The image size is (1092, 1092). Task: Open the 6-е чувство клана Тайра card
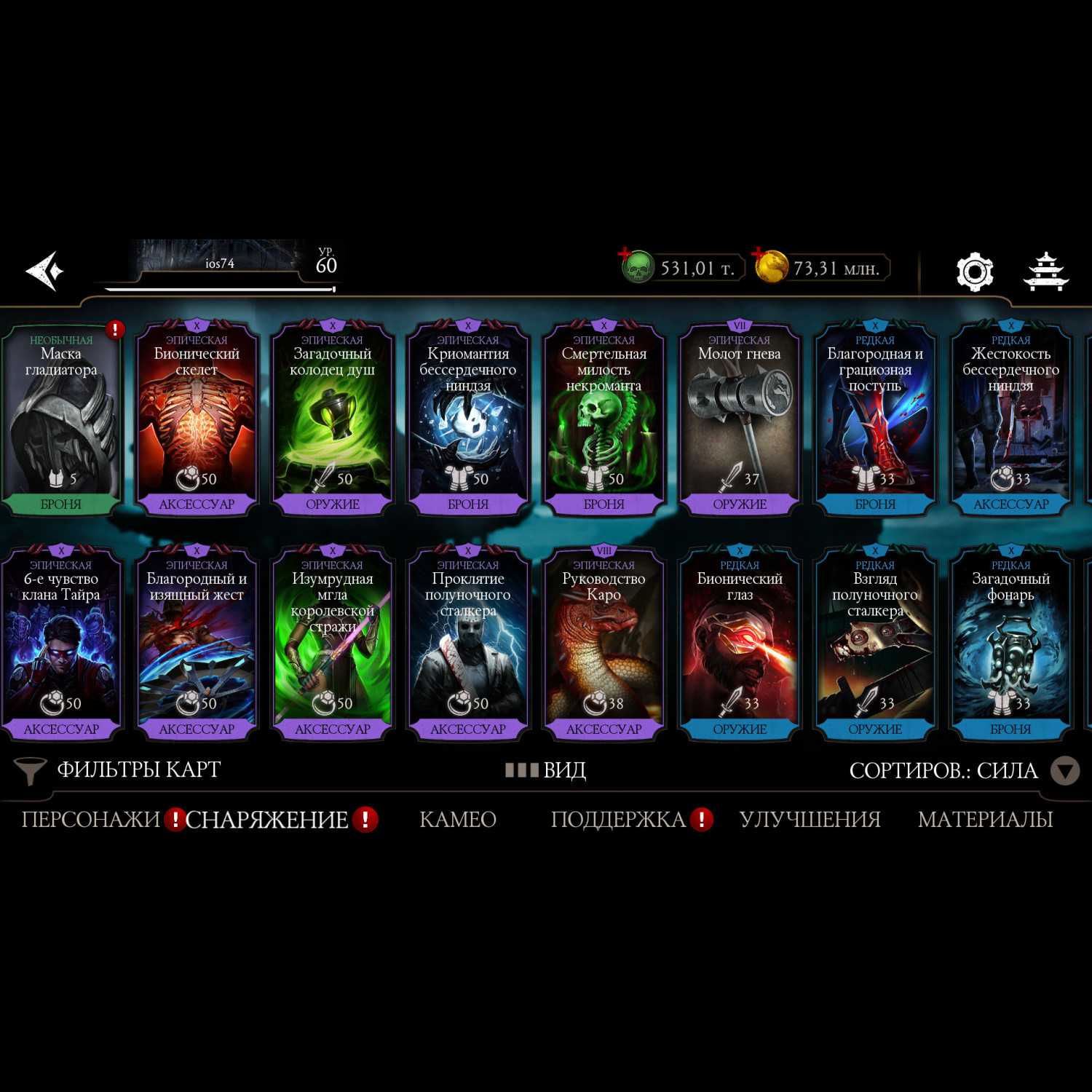(61, 645)
